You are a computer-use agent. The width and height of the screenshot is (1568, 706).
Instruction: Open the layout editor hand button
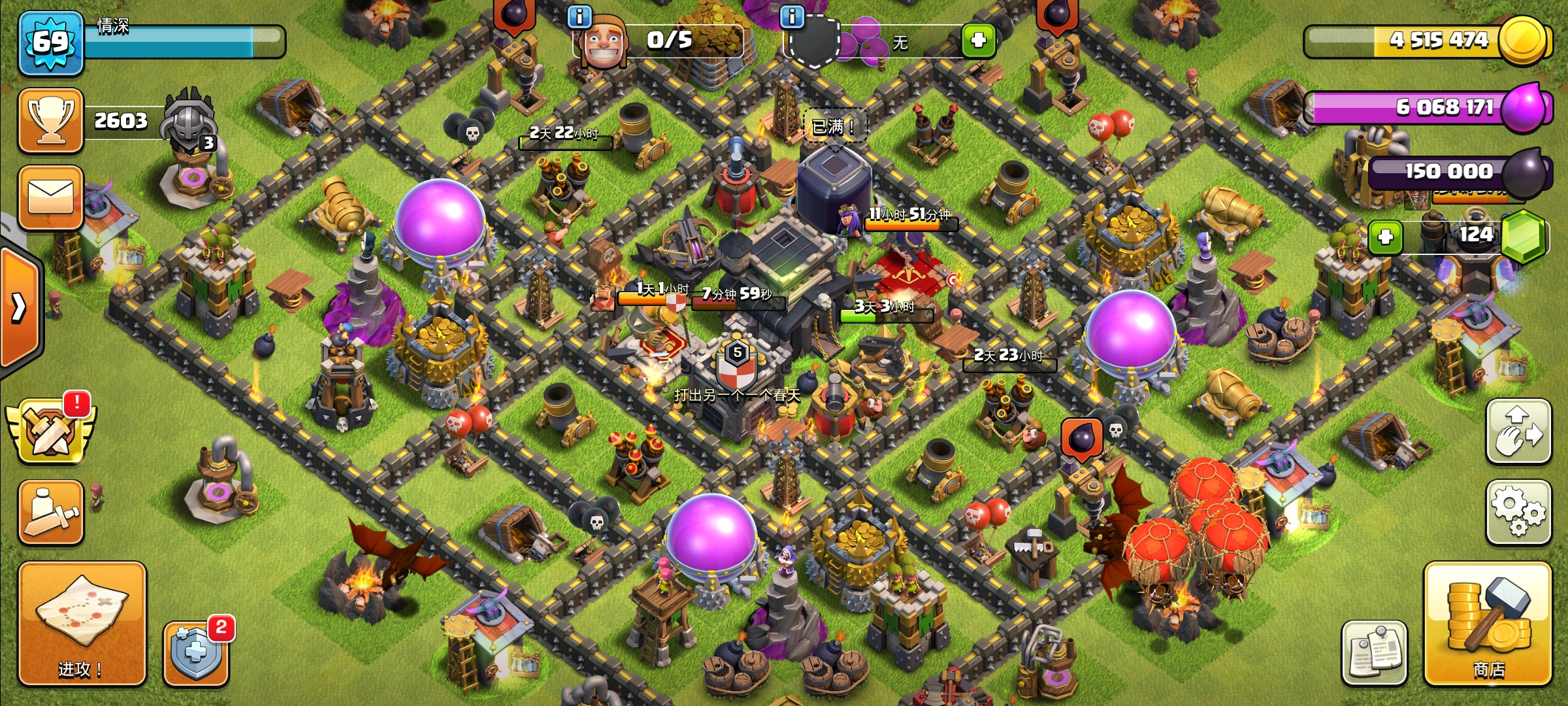click(x=1518, y=431)
